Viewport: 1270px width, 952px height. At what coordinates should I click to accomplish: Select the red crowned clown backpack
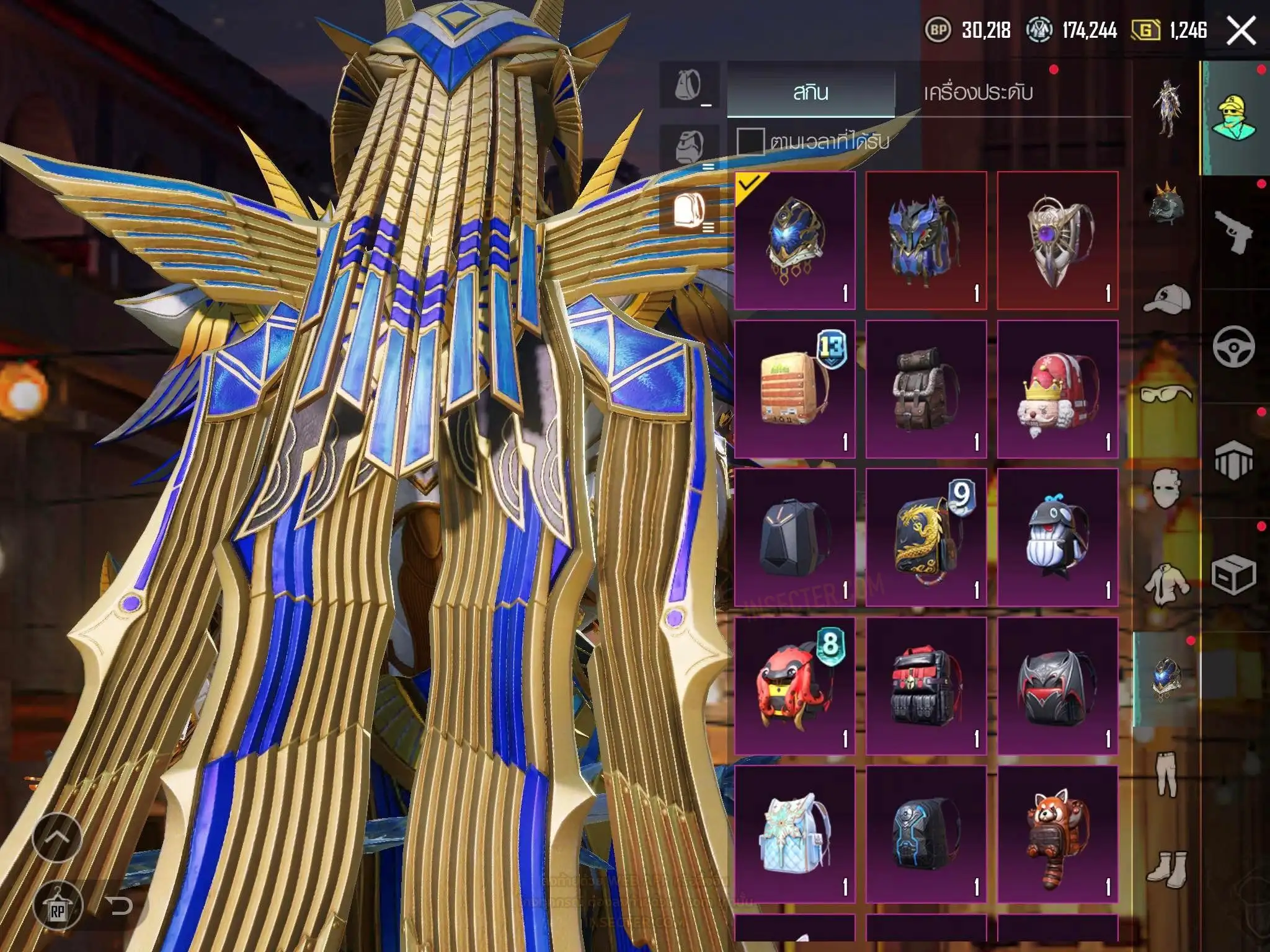(1057, 389)
